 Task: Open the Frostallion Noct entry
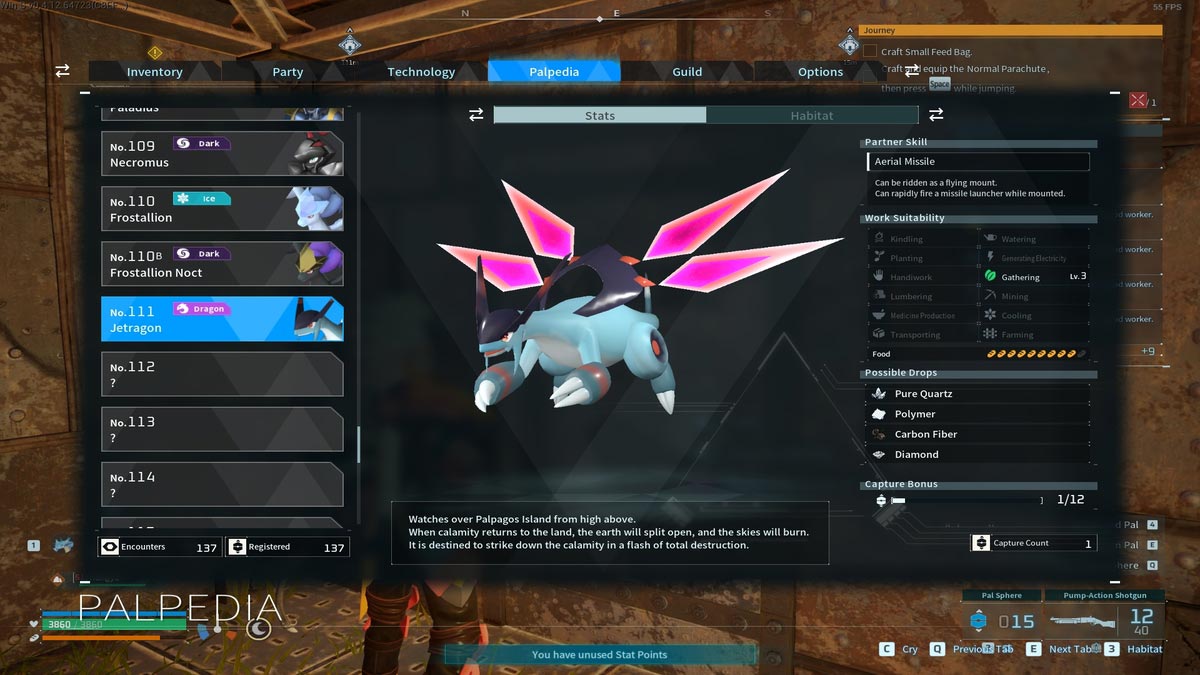coord(222,264)
